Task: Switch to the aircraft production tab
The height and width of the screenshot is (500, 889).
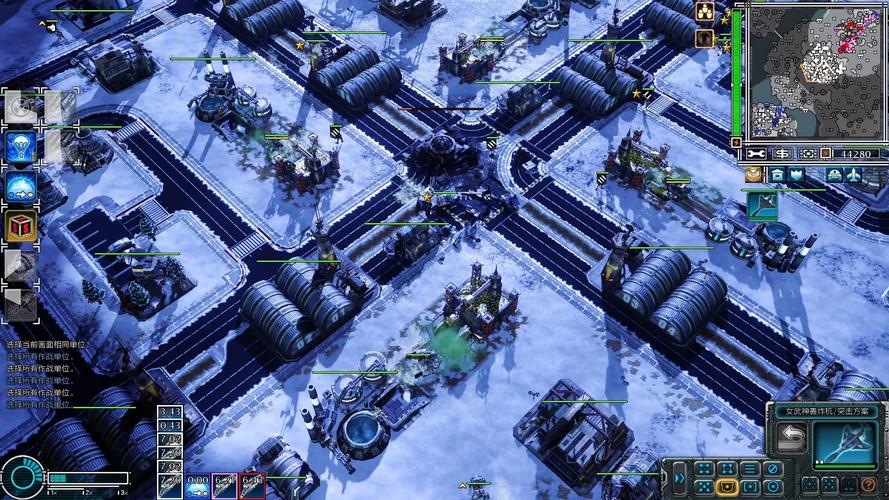Action: [853, 175]
